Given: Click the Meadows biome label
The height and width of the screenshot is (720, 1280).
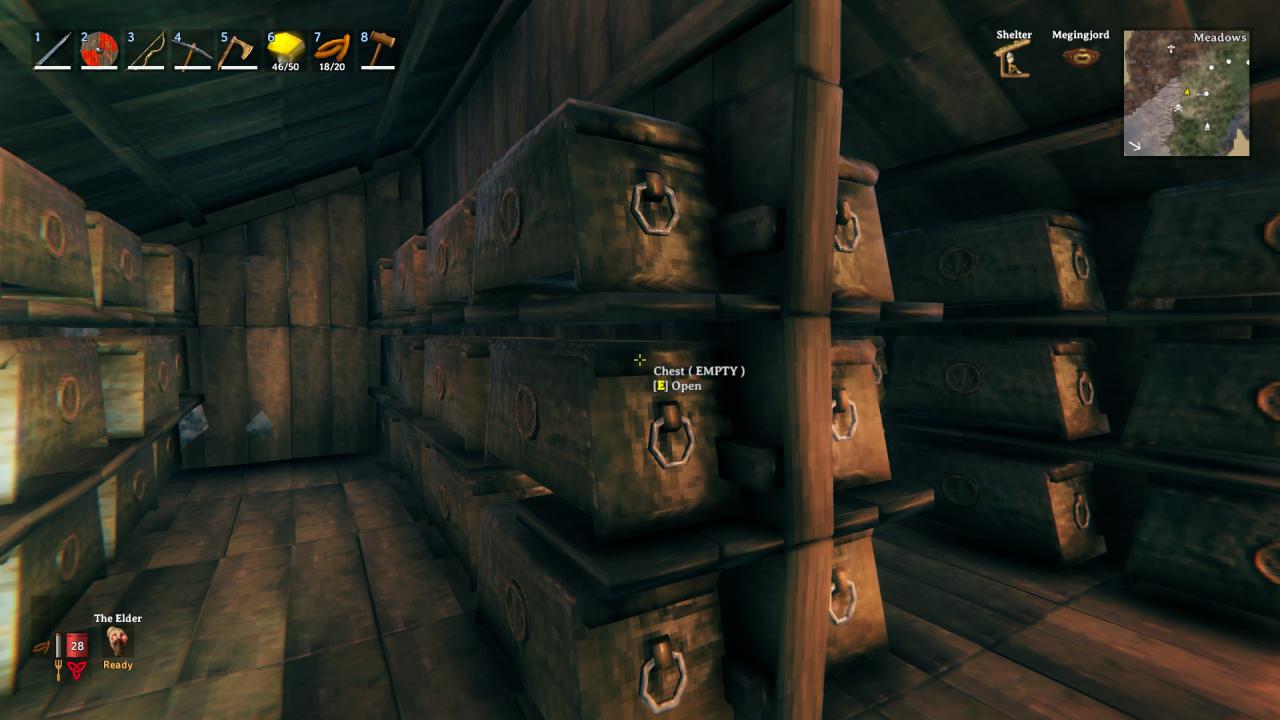Looking at the screenshot, I should [x=1219, y=37].
